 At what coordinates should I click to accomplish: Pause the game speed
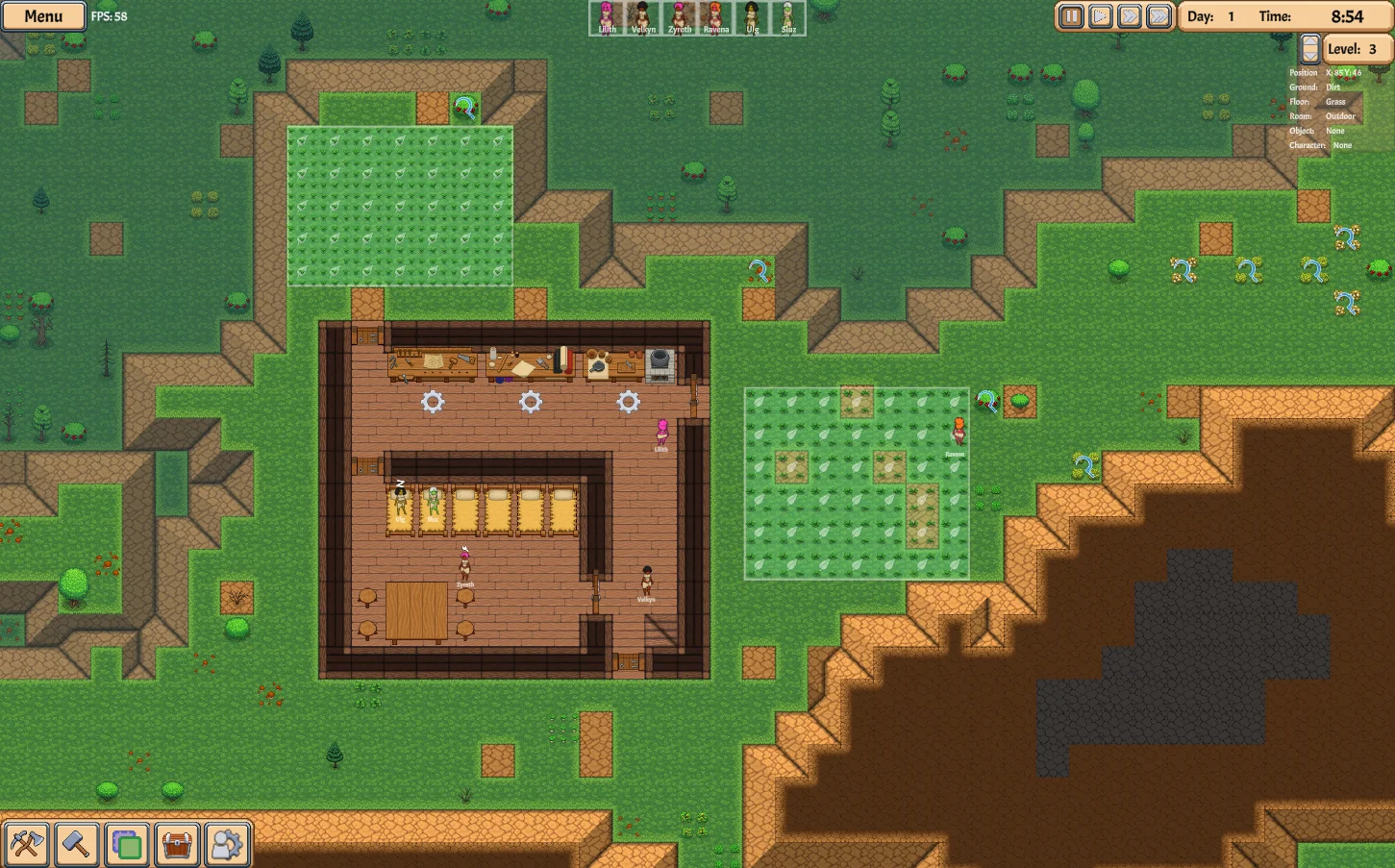pyautogui.click(x=1071, y=16)
